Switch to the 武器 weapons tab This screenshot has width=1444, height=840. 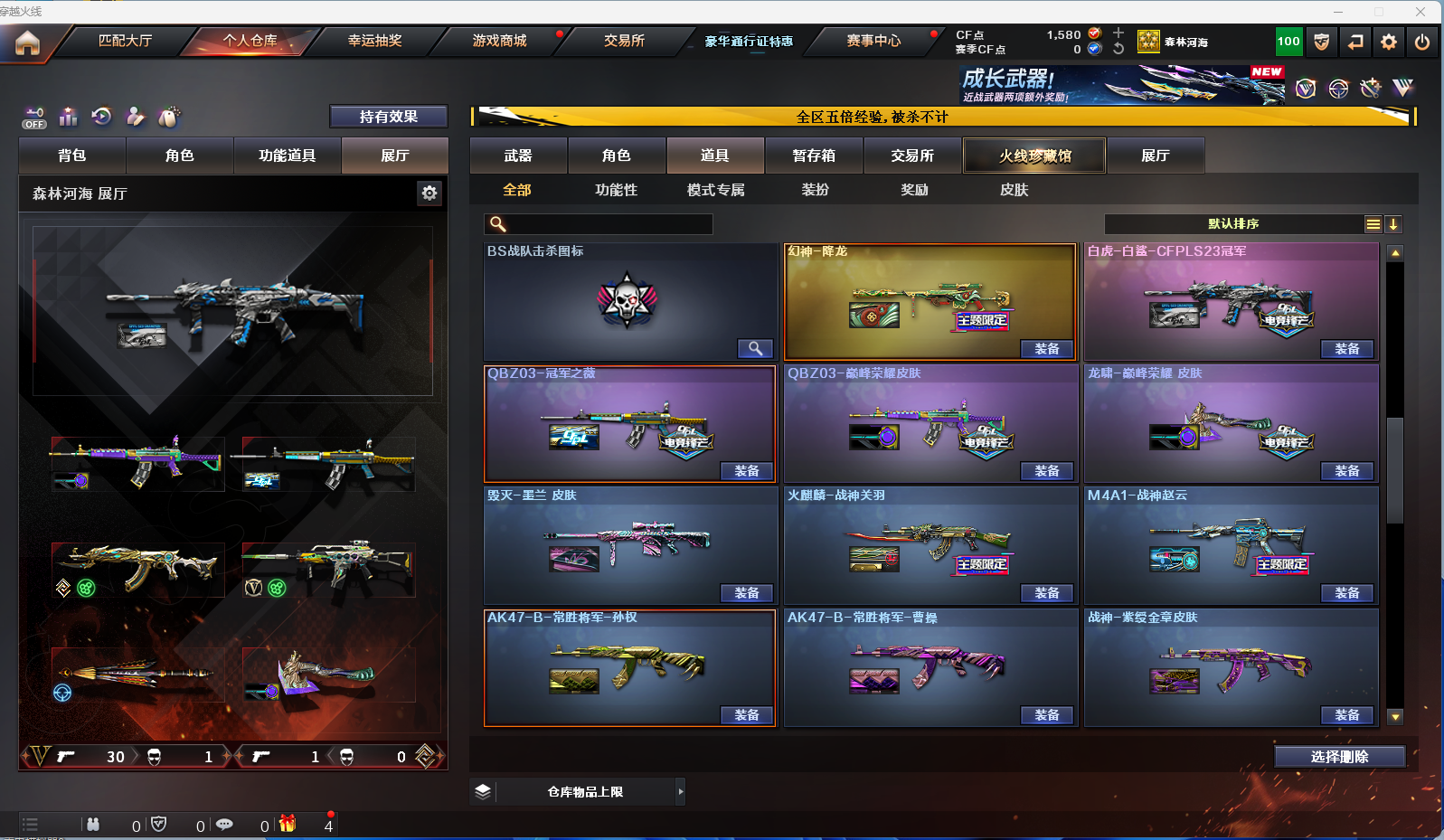click(518, 156)
